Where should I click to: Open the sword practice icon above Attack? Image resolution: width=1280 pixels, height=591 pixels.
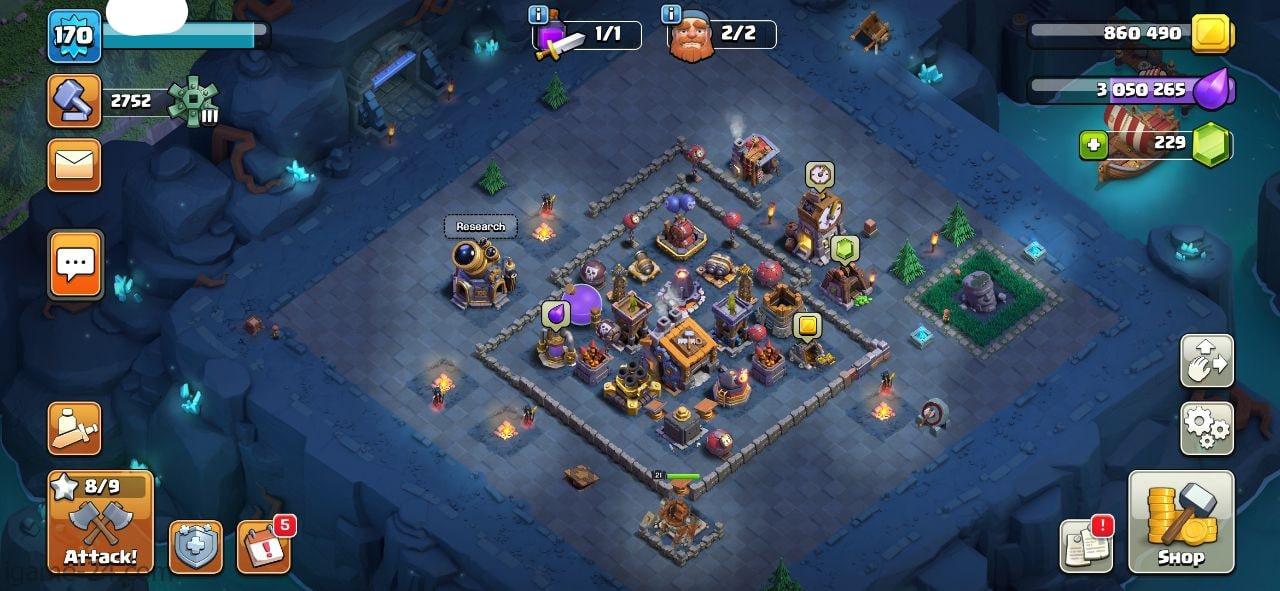coord(74,428)
